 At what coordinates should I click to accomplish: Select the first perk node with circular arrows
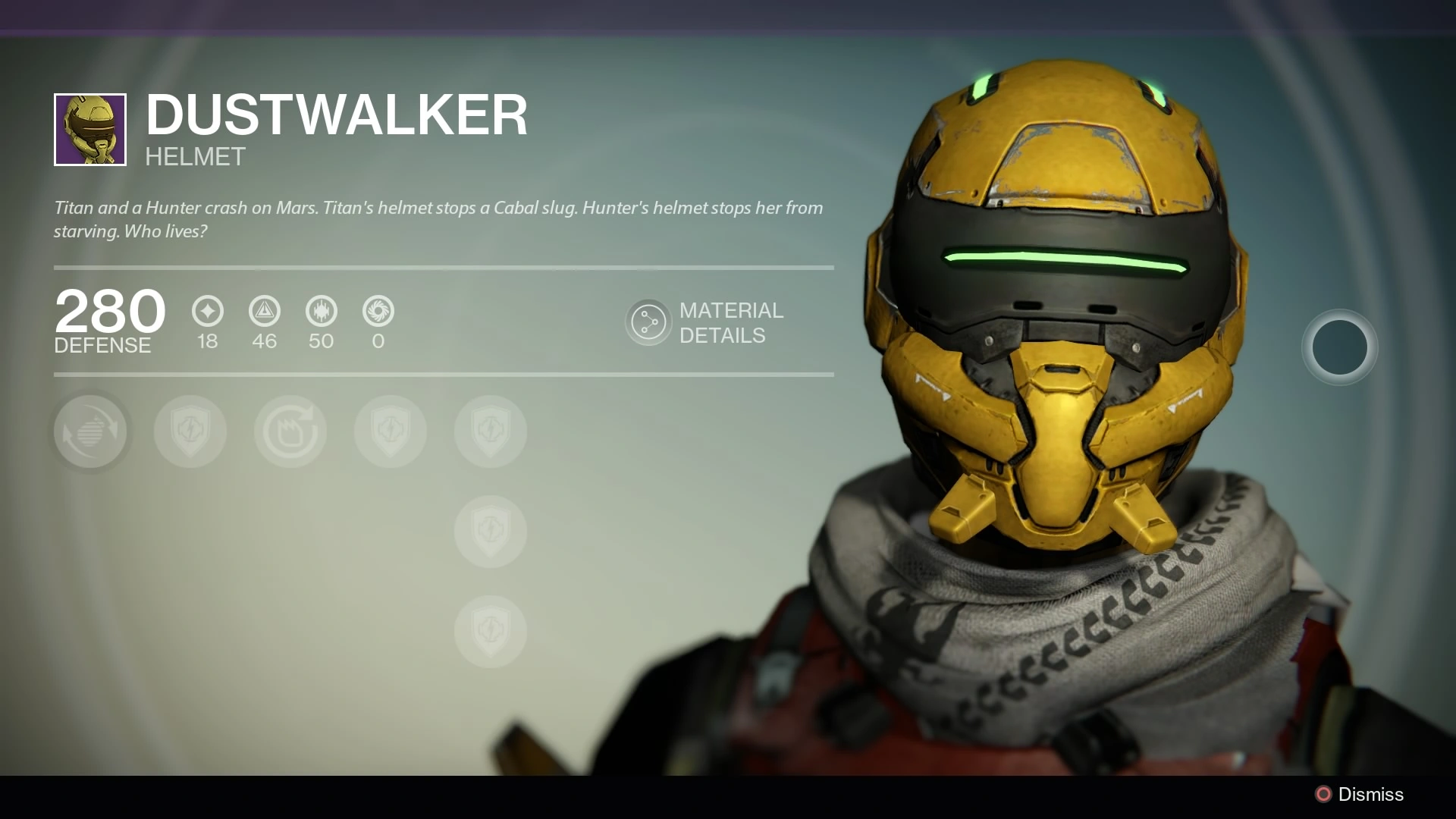(91, 431)
